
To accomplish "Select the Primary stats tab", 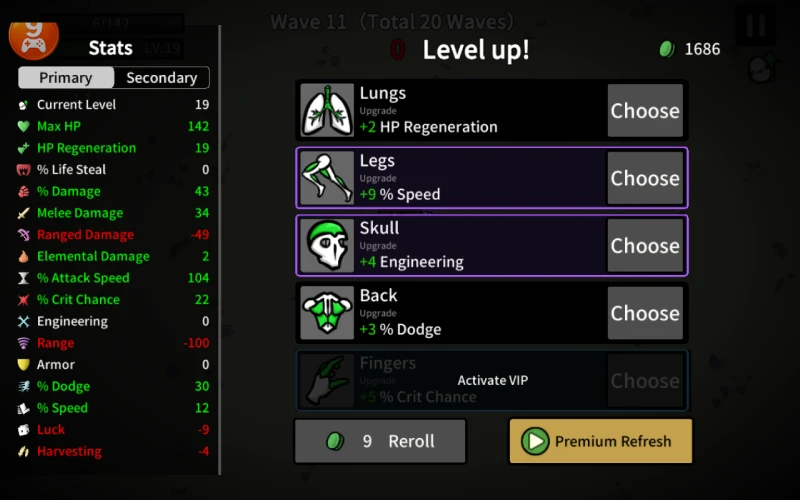I will (x=66, y=78).
